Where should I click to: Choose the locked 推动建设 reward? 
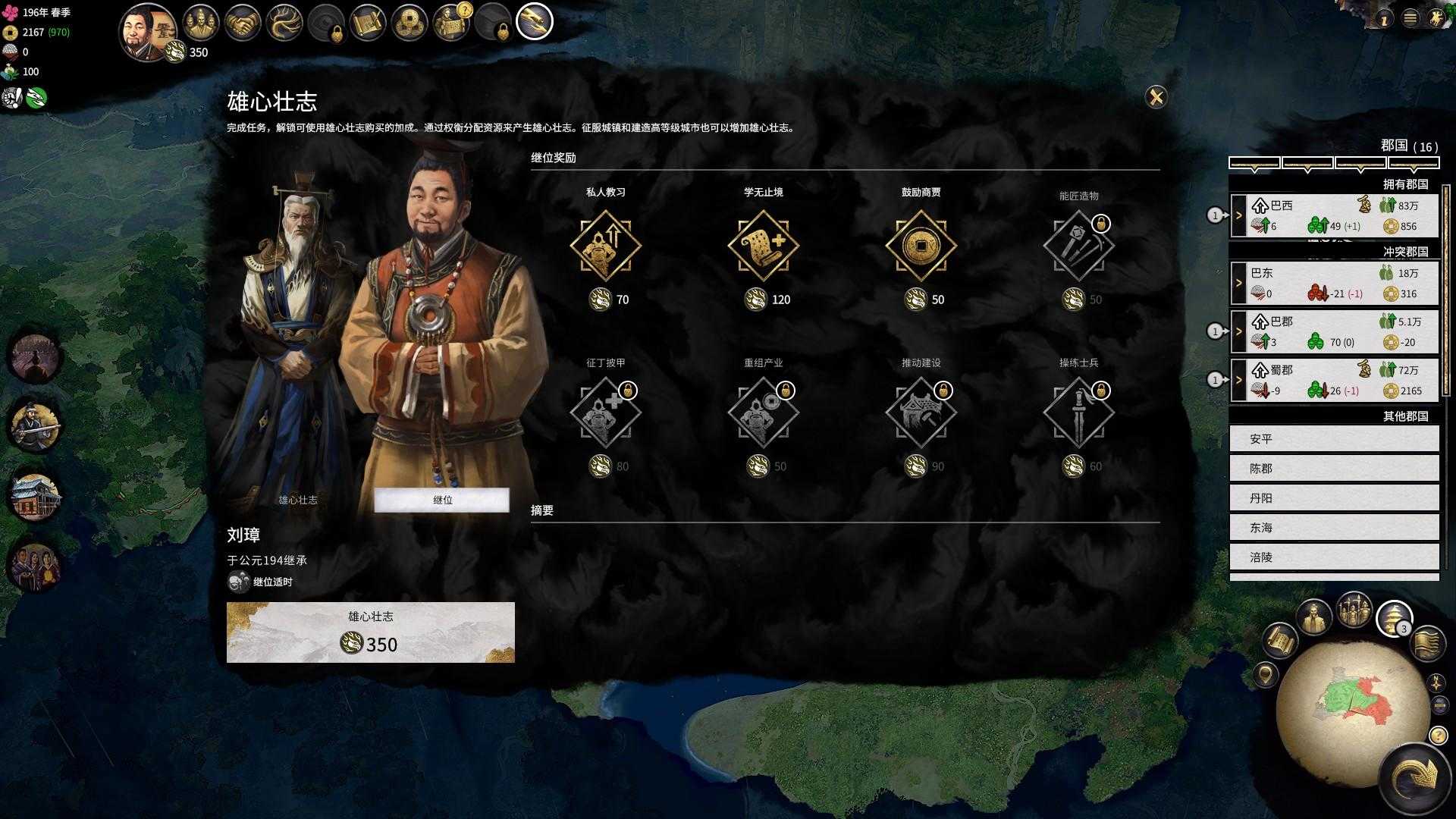(921, 413)
